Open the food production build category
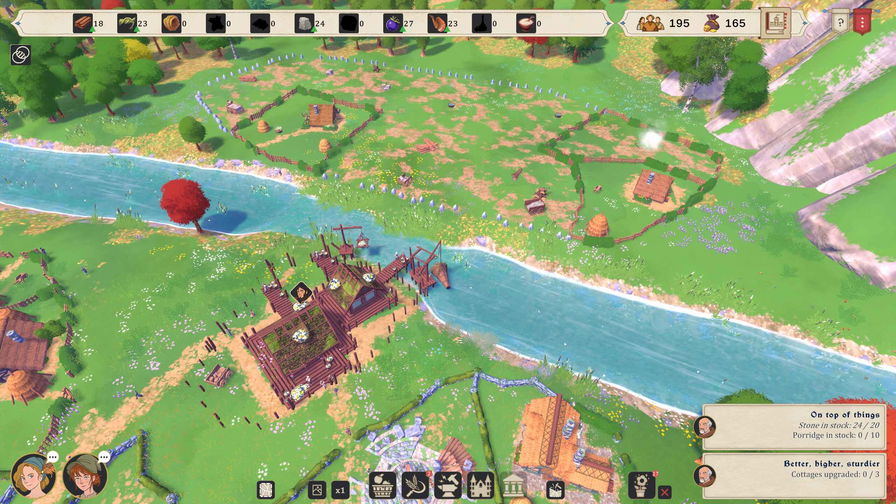896x504 pixels. coord(383,487)
